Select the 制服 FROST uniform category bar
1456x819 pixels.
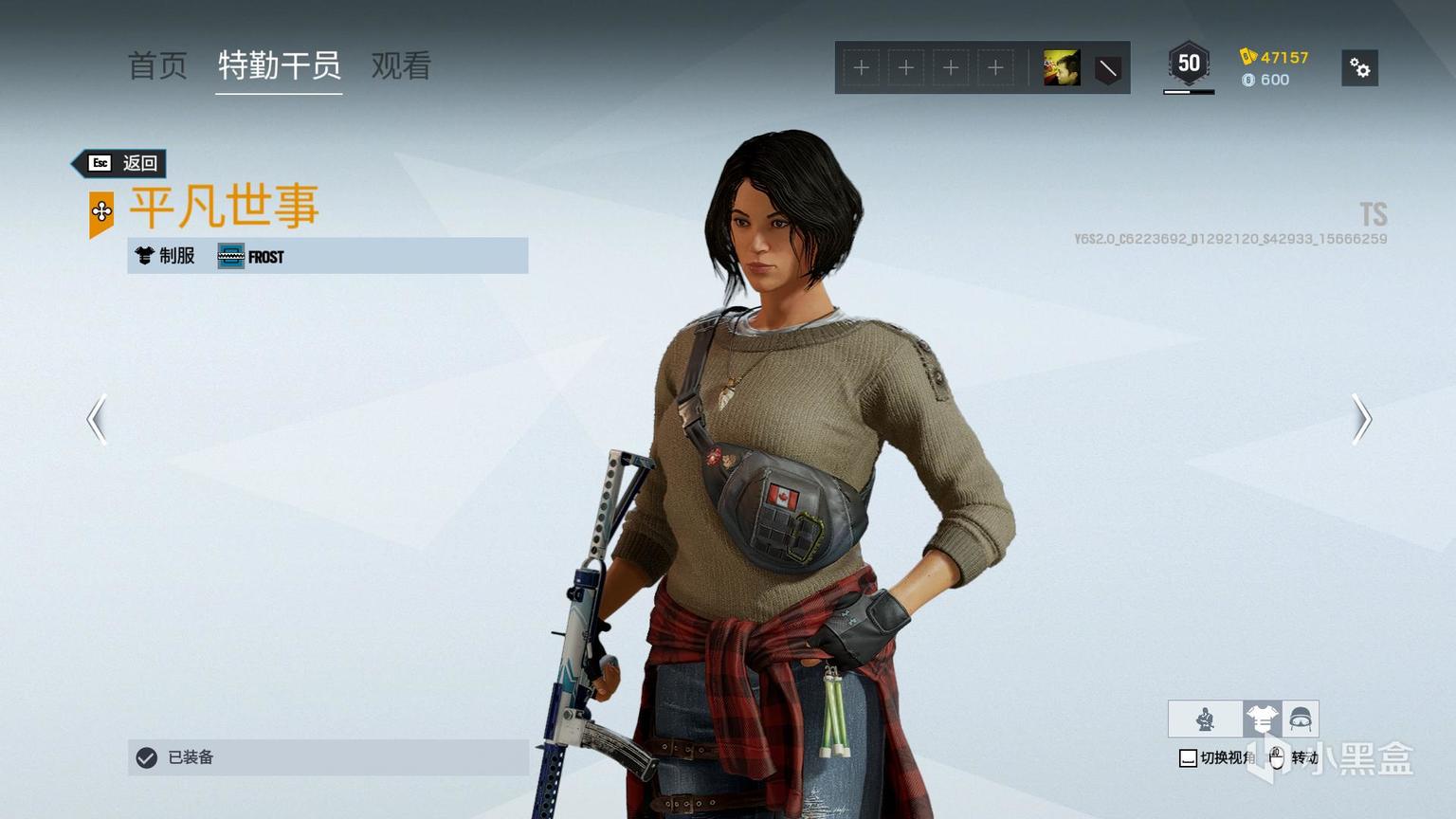coord(328,256)
